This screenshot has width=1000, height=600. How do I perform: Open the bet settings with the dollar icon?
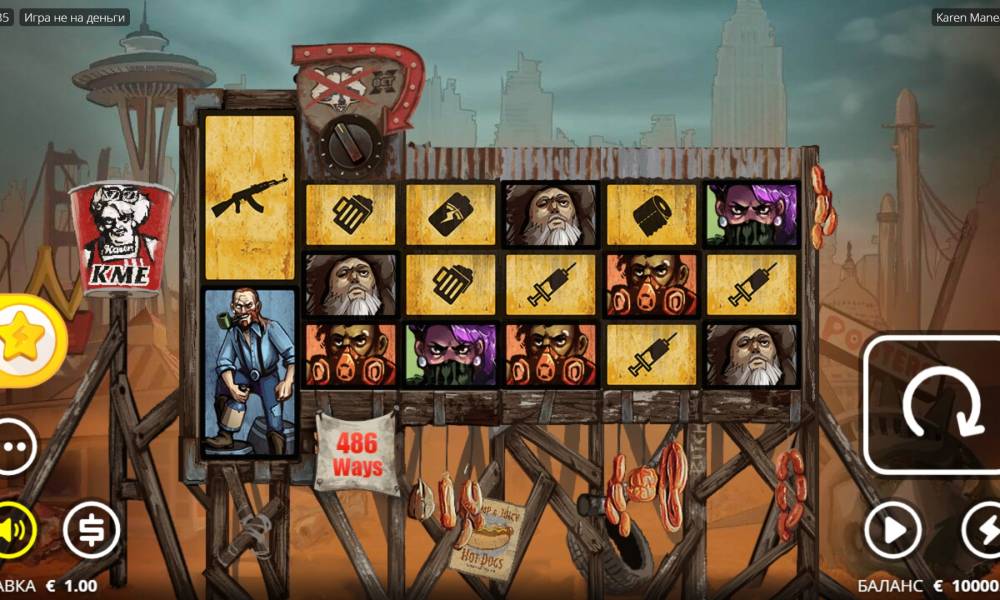[92, 530]
